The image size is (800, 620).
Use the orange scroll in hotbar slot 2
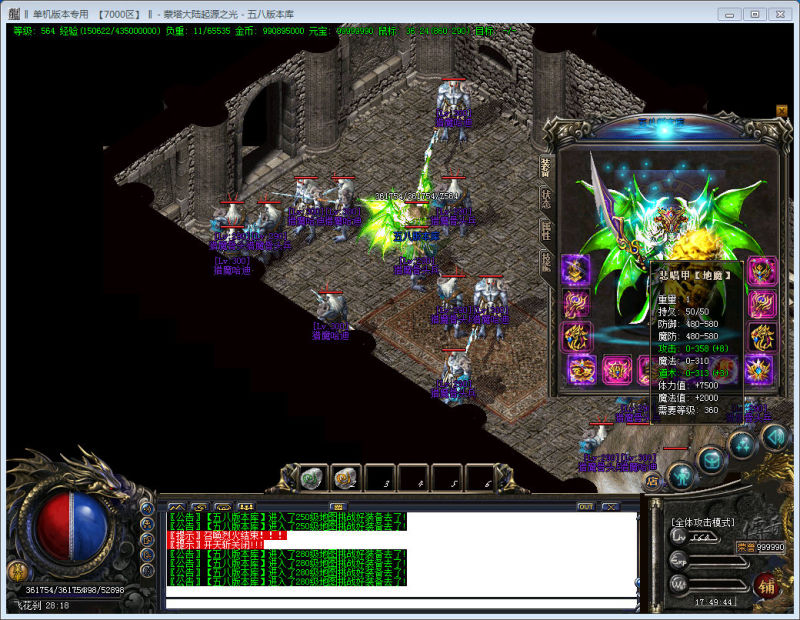[344, 478]
